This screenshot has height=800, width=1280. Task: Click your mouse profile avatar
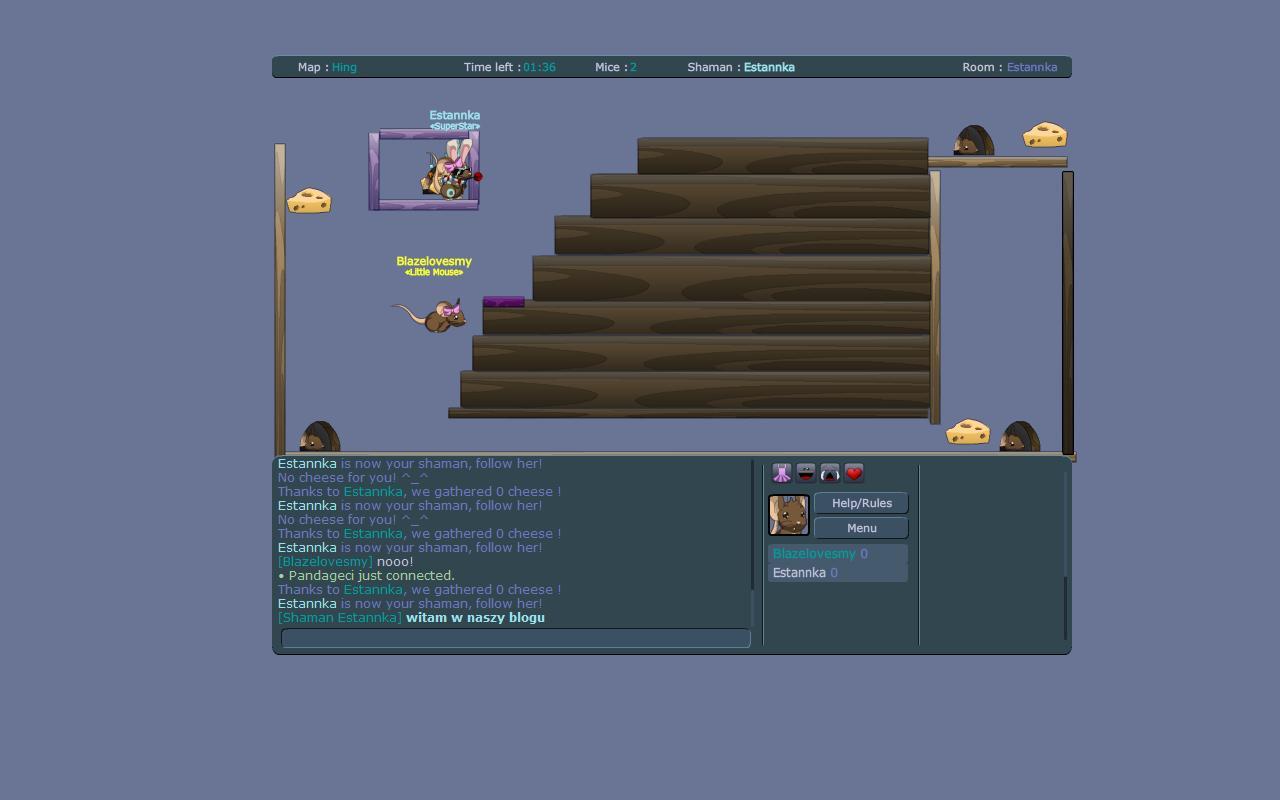(x=789, y=513)
